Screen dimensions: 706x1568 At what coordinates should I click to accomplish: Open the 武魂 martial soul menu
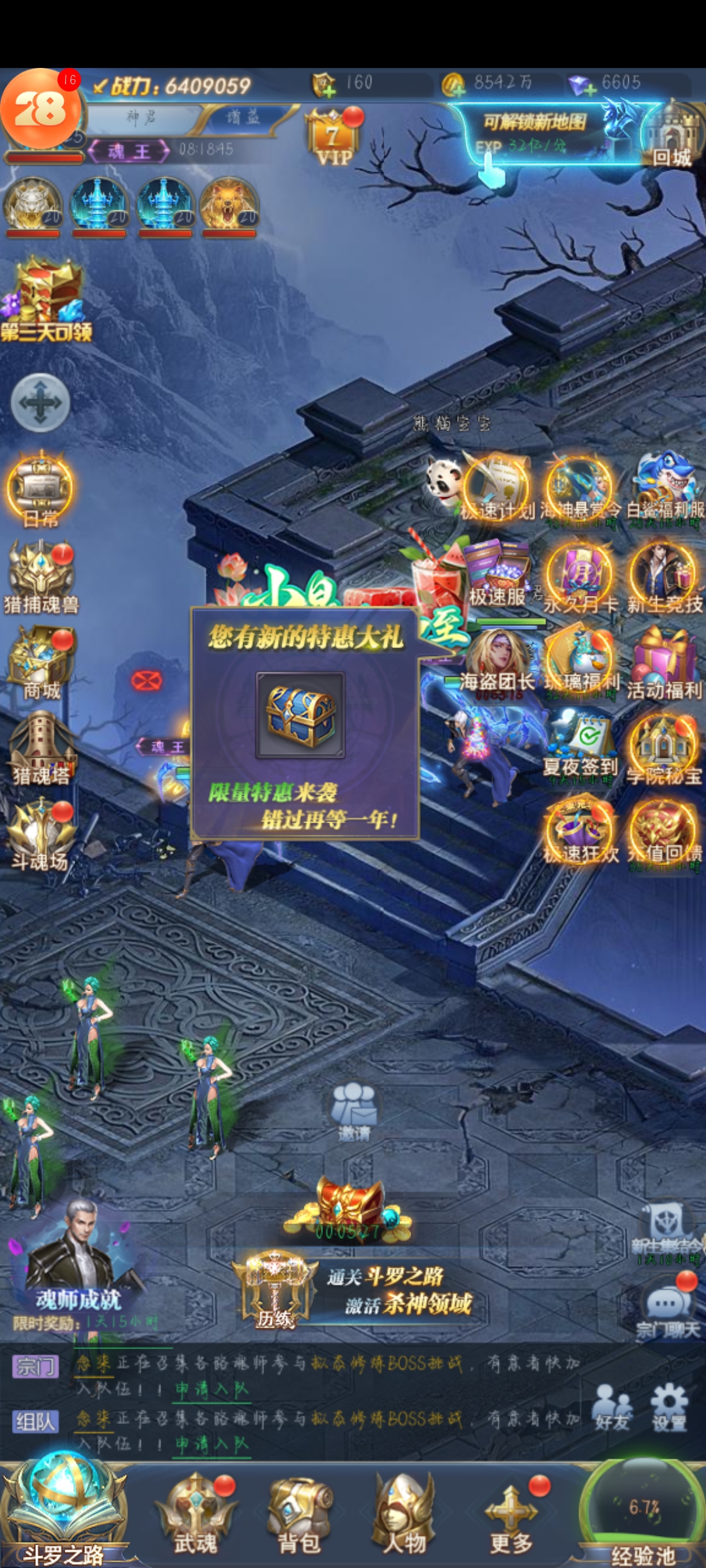pos(195,1512)
